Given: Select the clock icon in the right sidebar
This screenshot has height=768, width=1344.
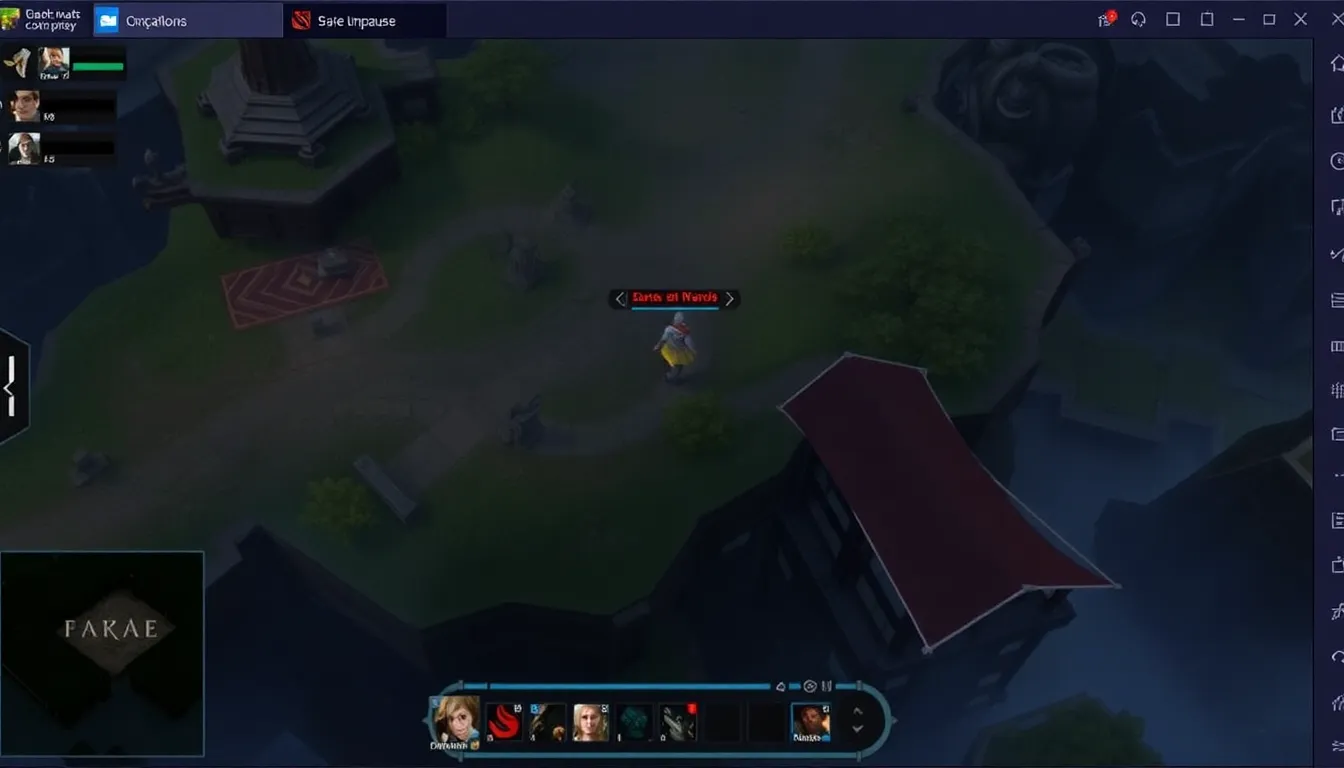Looking at the screenshot, I should tap(1337, 160).
